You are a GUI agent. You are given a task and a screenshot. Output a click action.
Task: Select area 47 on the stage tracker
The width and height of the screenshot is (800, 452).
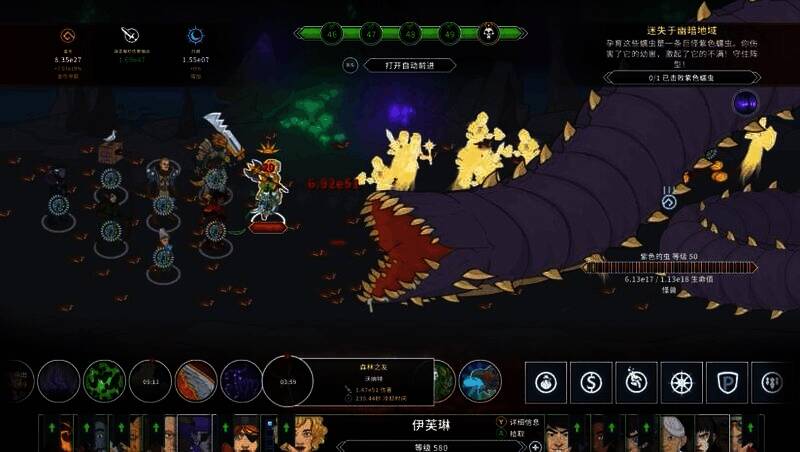coord(370,33)
